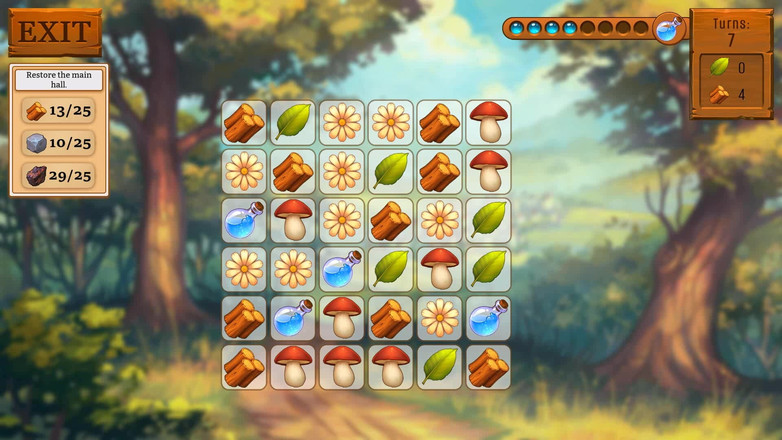Click the wooden EXIT button
Viewport: 782px width, 440px height.
[x=55, y=32]
